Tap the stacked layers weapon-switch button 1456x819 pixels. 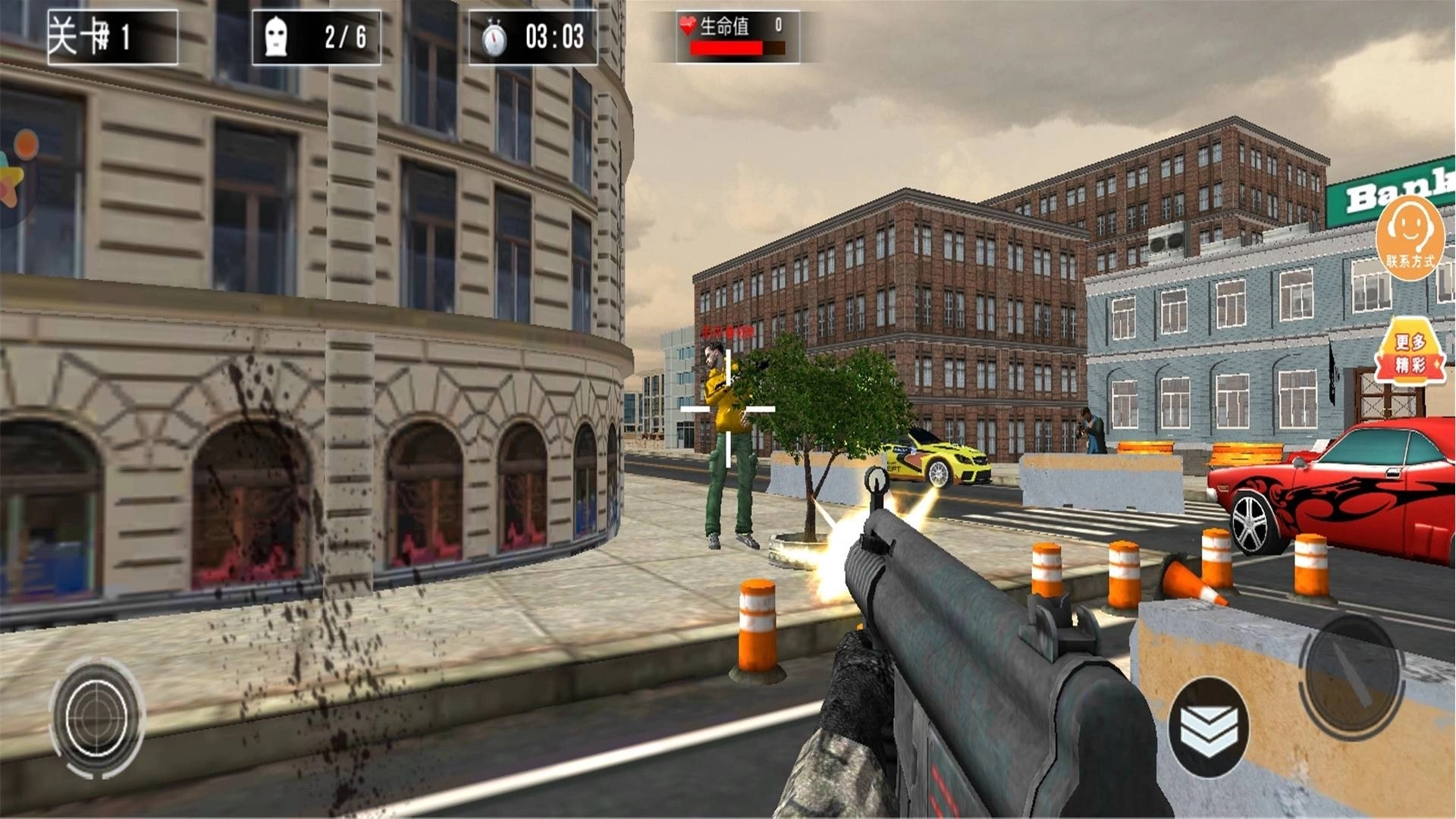tap(1207, 726)
